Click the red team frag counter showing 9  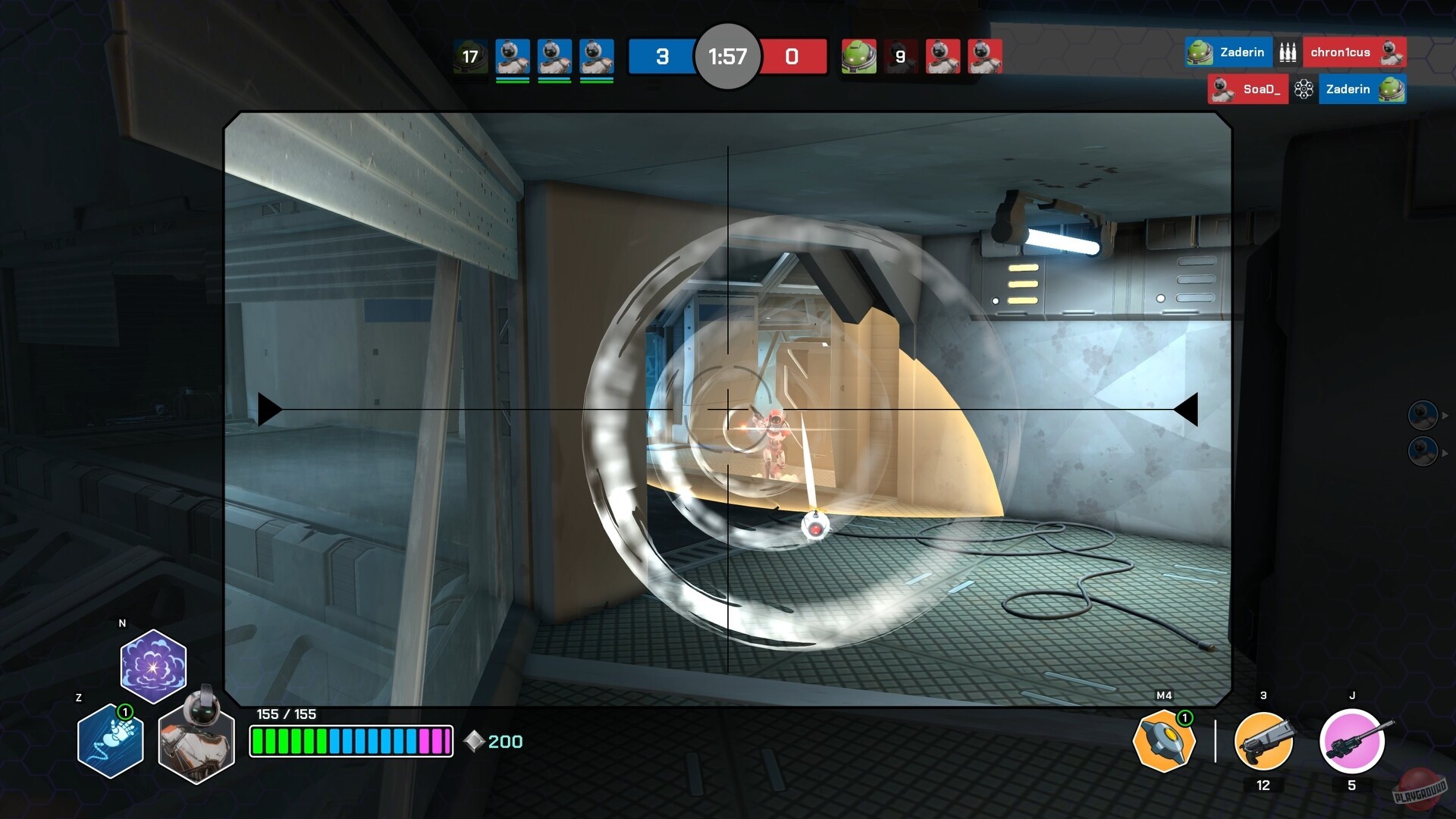pos(900,56)
